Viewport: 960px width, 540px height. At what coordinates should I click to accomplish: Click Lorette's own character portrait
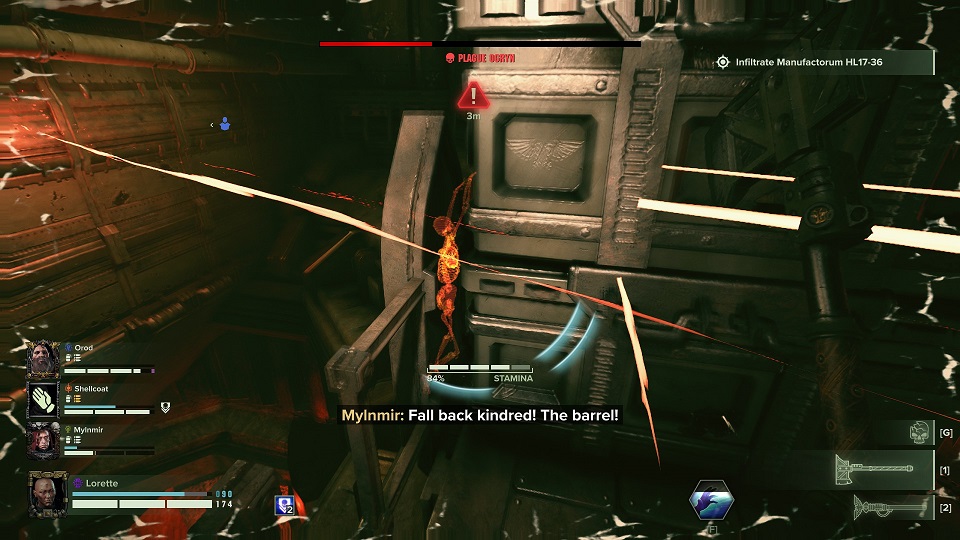[48, 491]
